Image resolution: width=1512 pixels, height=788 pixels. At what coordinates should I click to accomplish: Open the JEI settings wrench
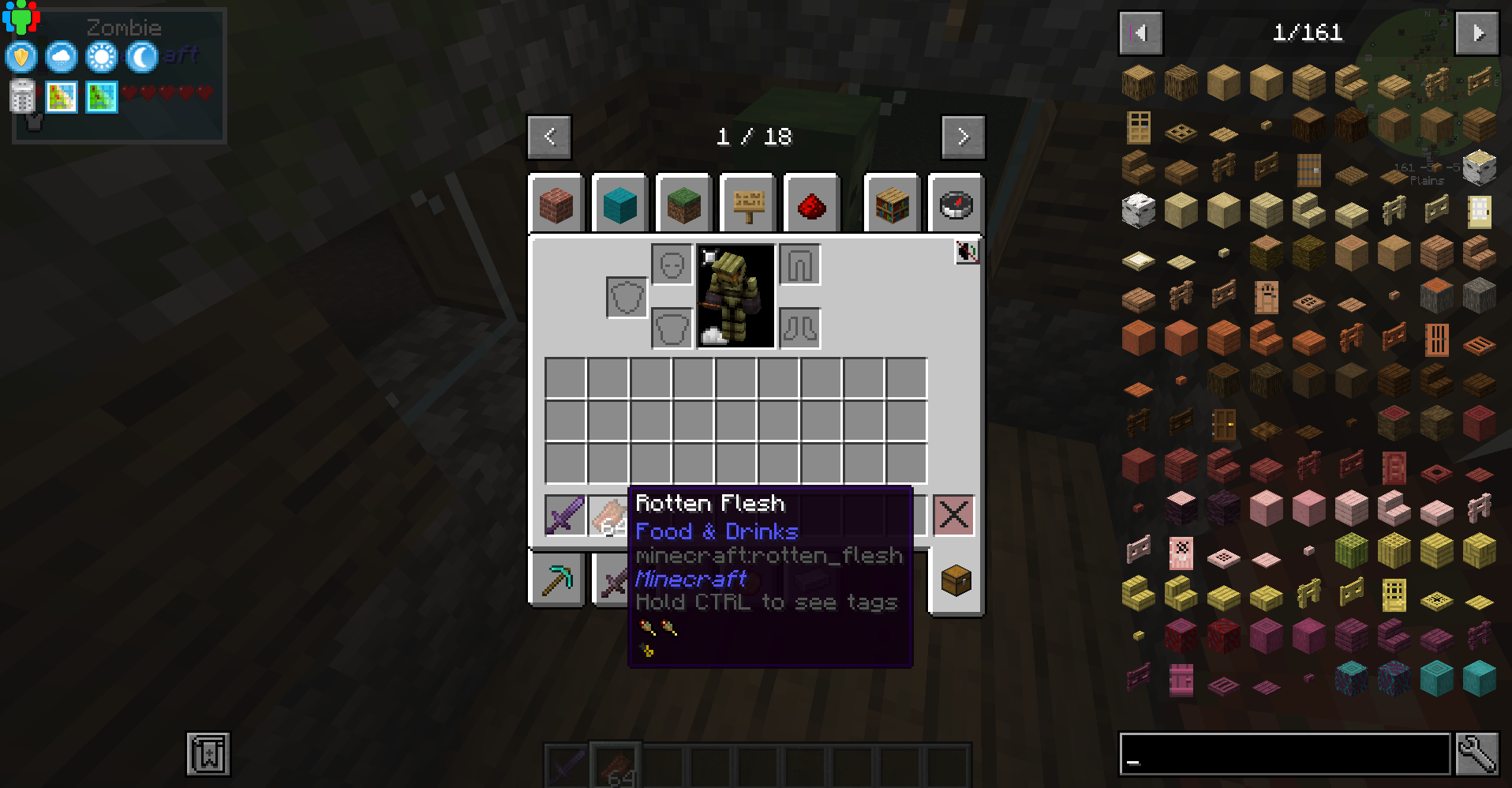(1483, 755)
